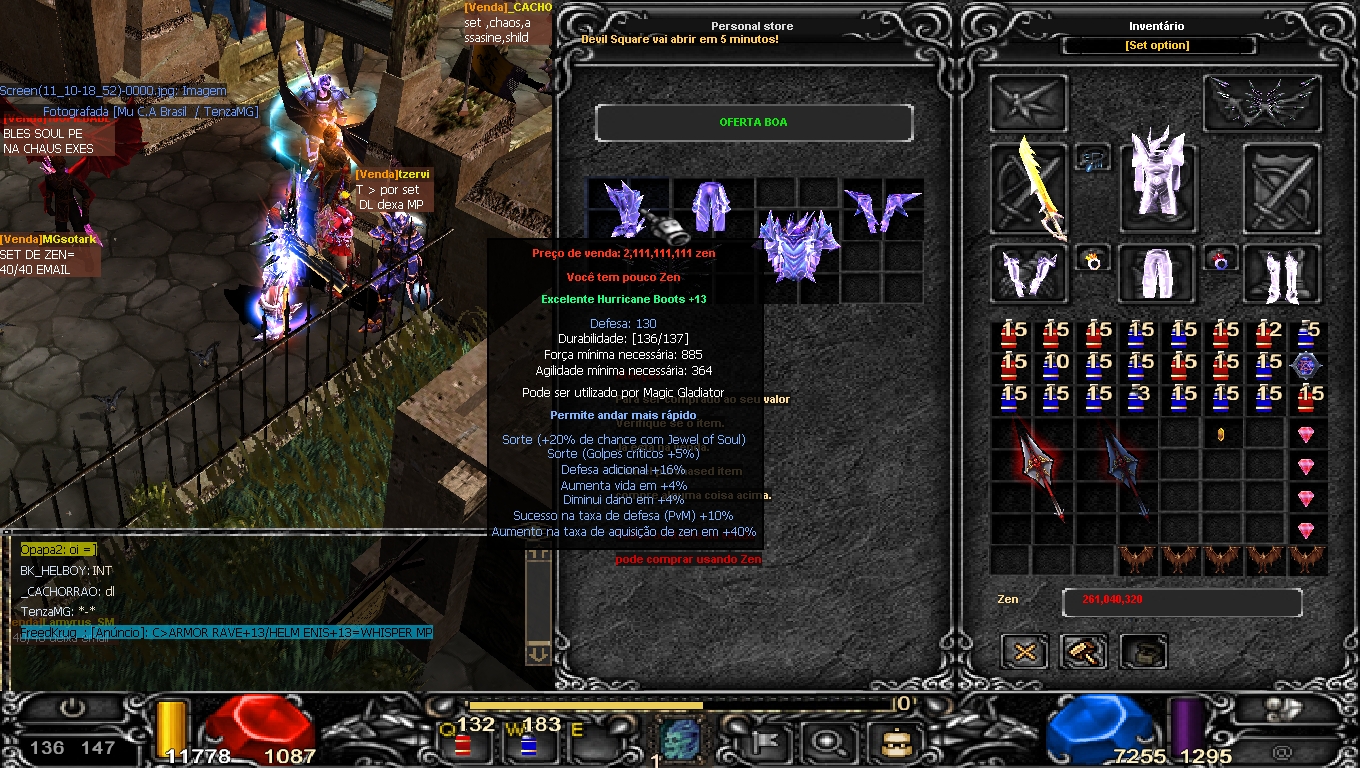Use the red health potion on Q
The image size is (1360, 768).
(x=462, y=744)
